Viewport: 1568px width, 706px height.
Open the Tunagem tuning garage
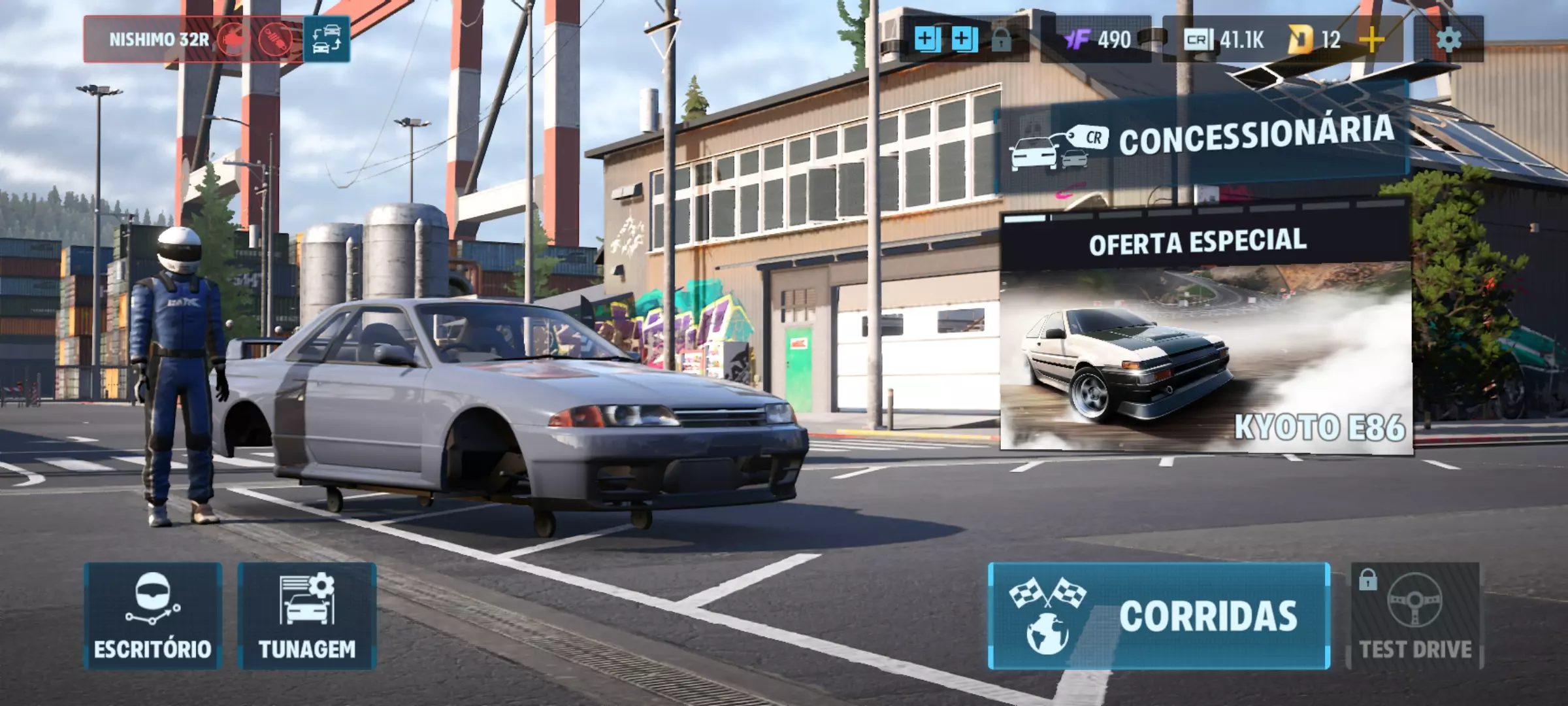pyautogui.click(x=306, y=616)
